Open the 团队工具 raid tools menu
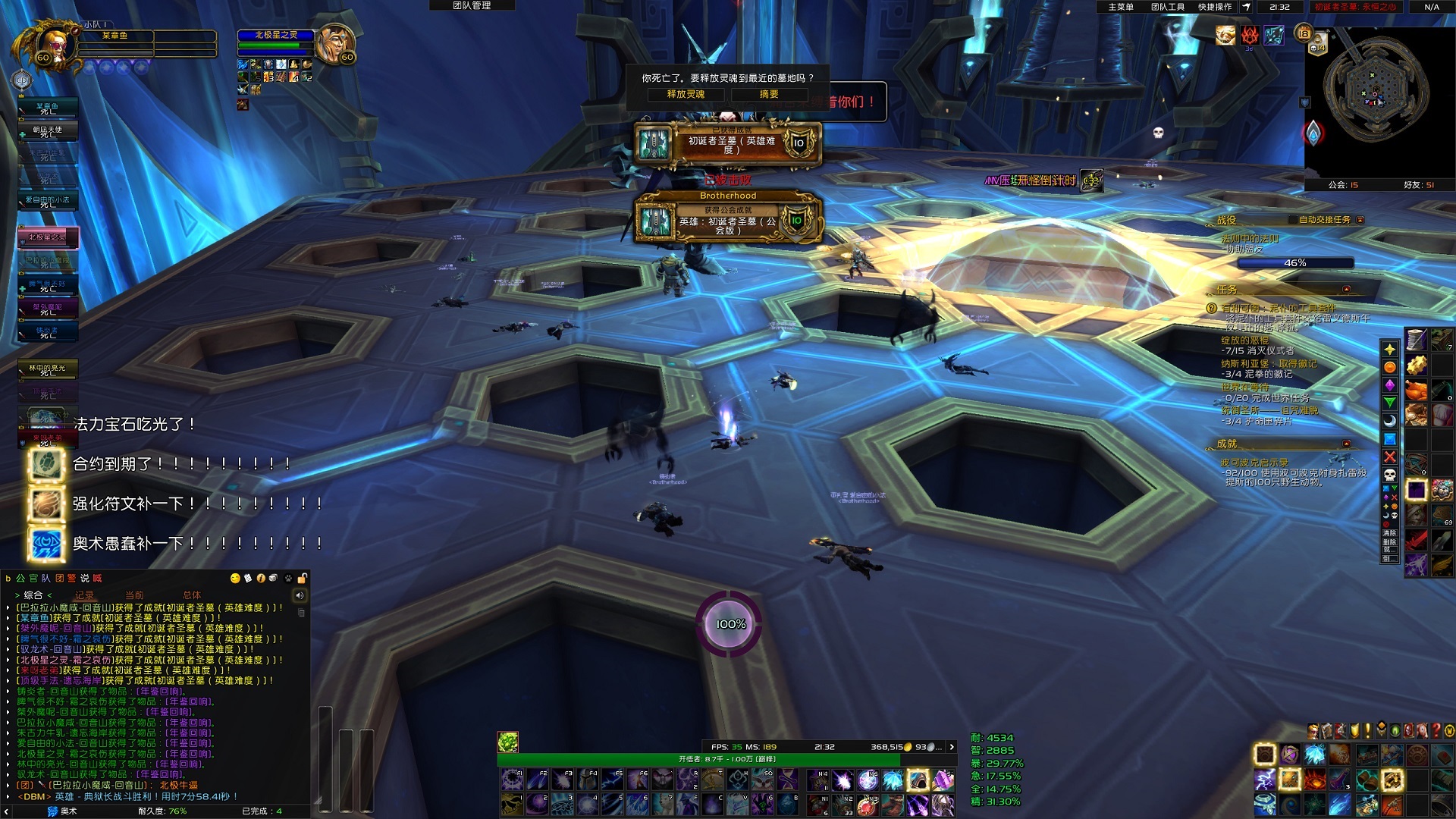 [1168, 7]
